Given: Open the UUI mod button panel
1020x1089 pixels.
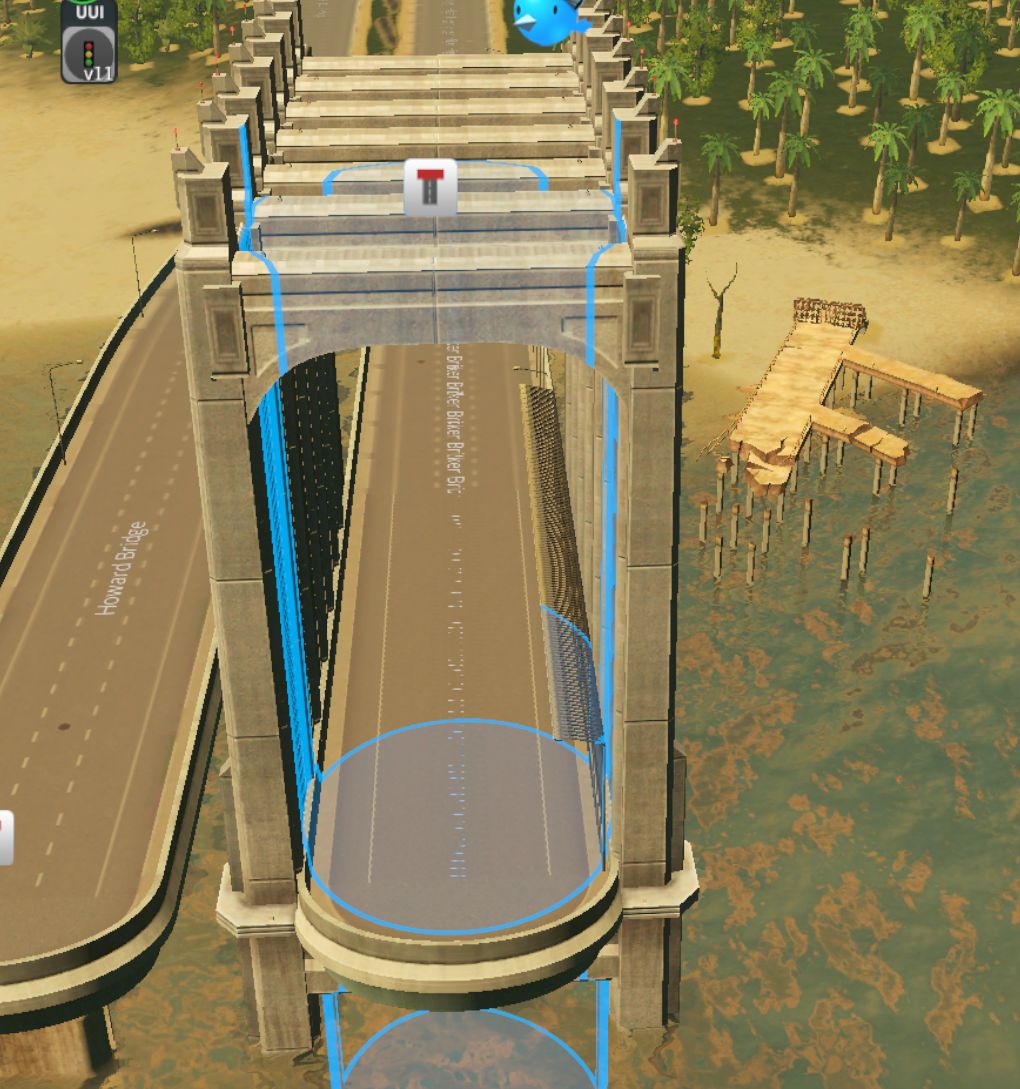Looking at the screenshot, I should 89,11.
